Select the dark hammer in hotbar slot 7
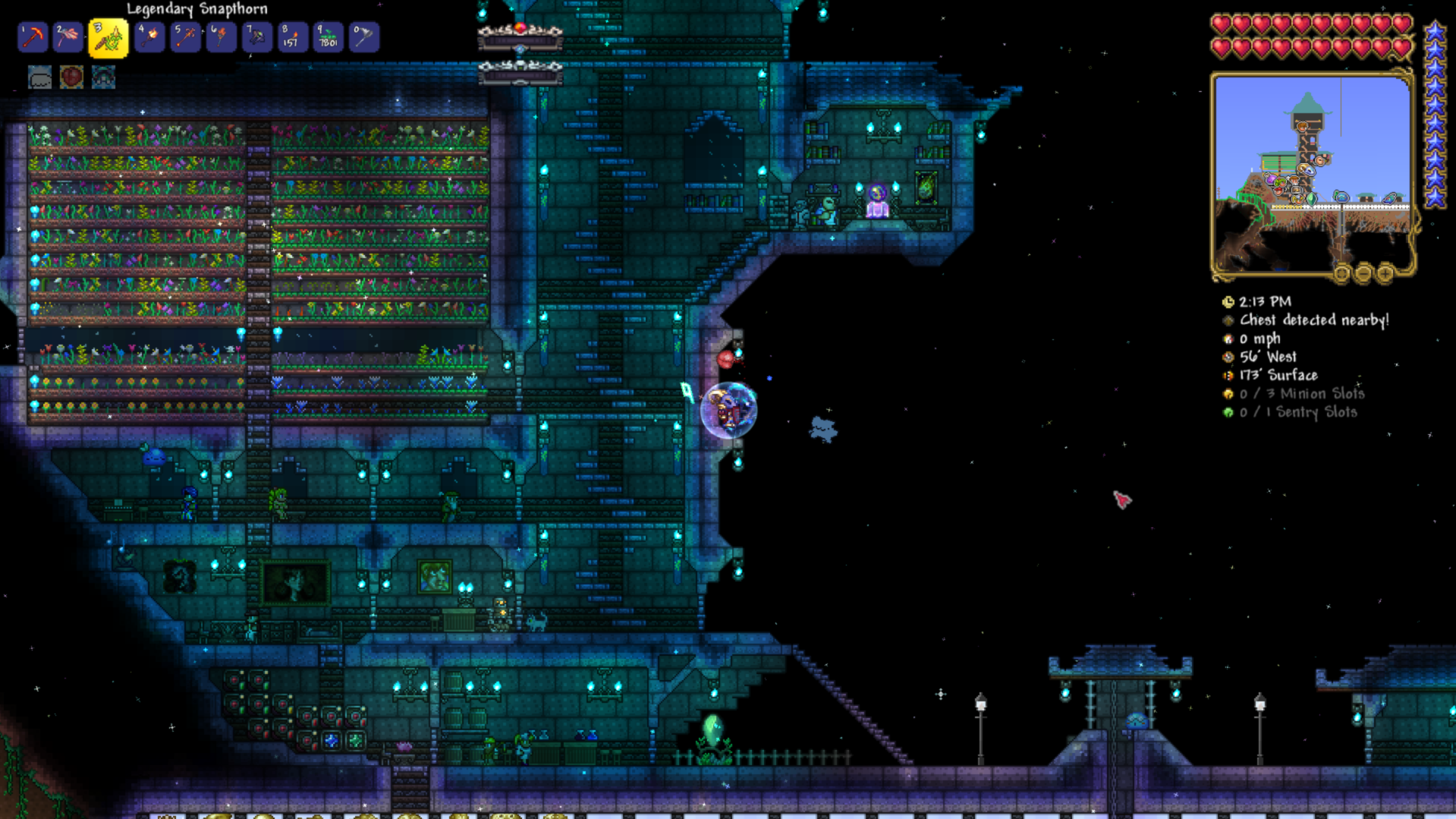 [x=256, y=37]
